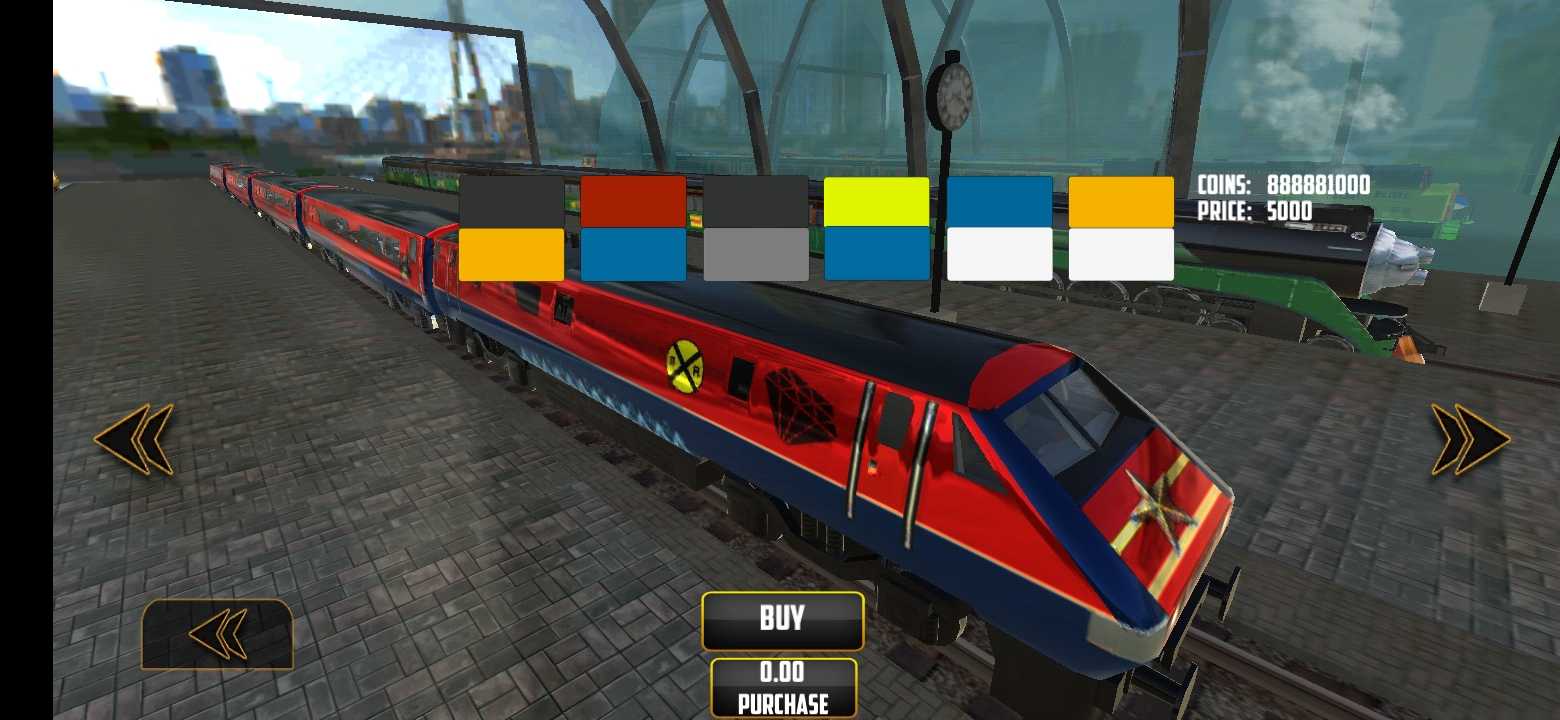The image size is (1560, 720).
Task: Go back using the boxed back arrow button
Action: 217,634
